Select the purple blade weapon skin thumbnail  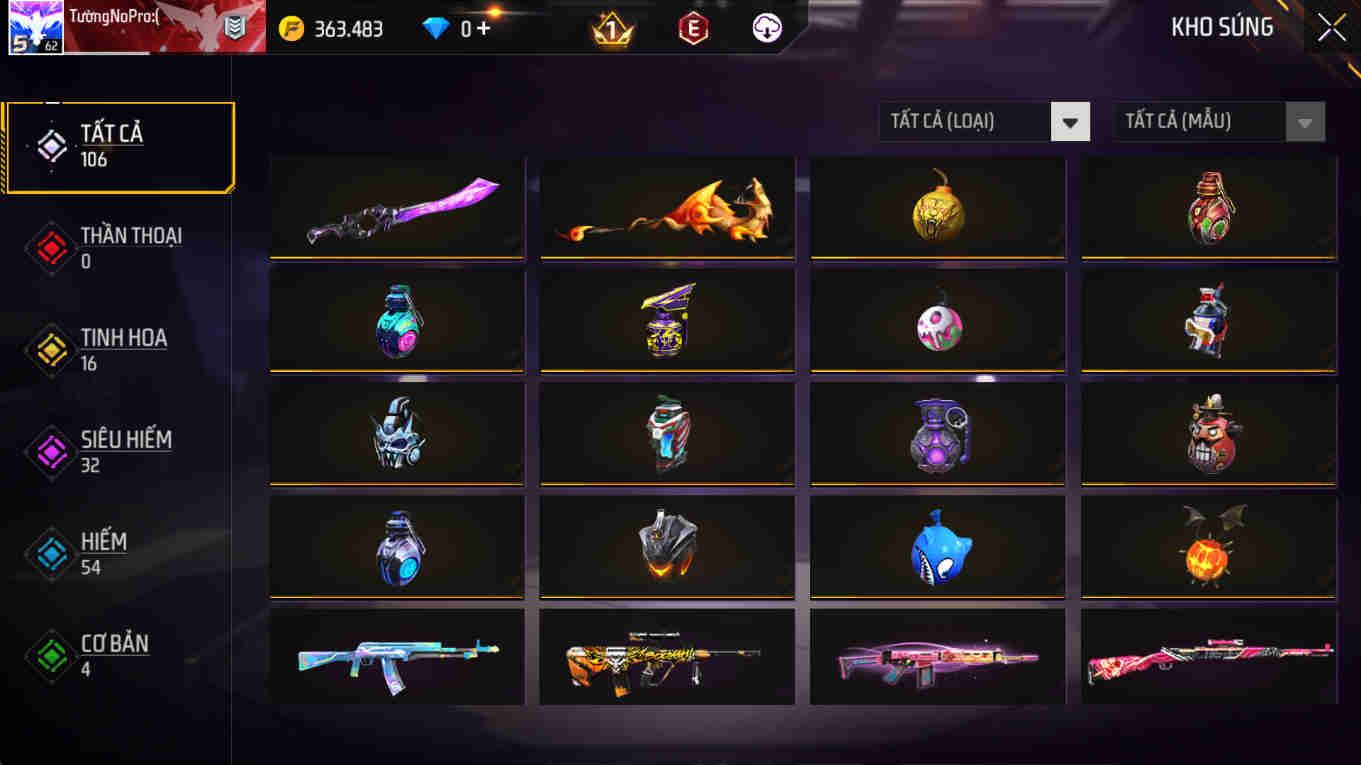(x=396, y=207)
